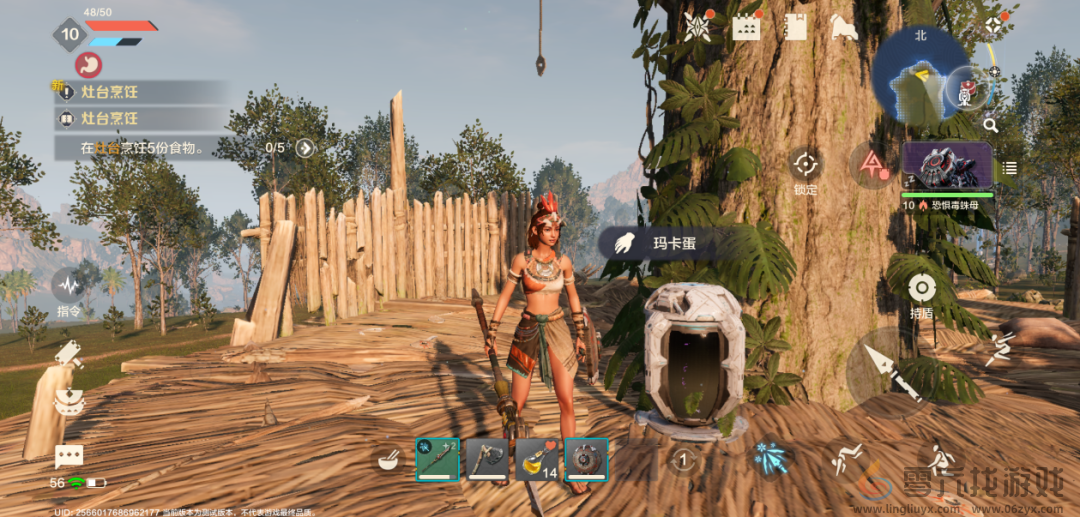1080x517 pixels.
Task: Select the 恐惧毒蛛母 mount portrait
Action: tap(947, 165)
